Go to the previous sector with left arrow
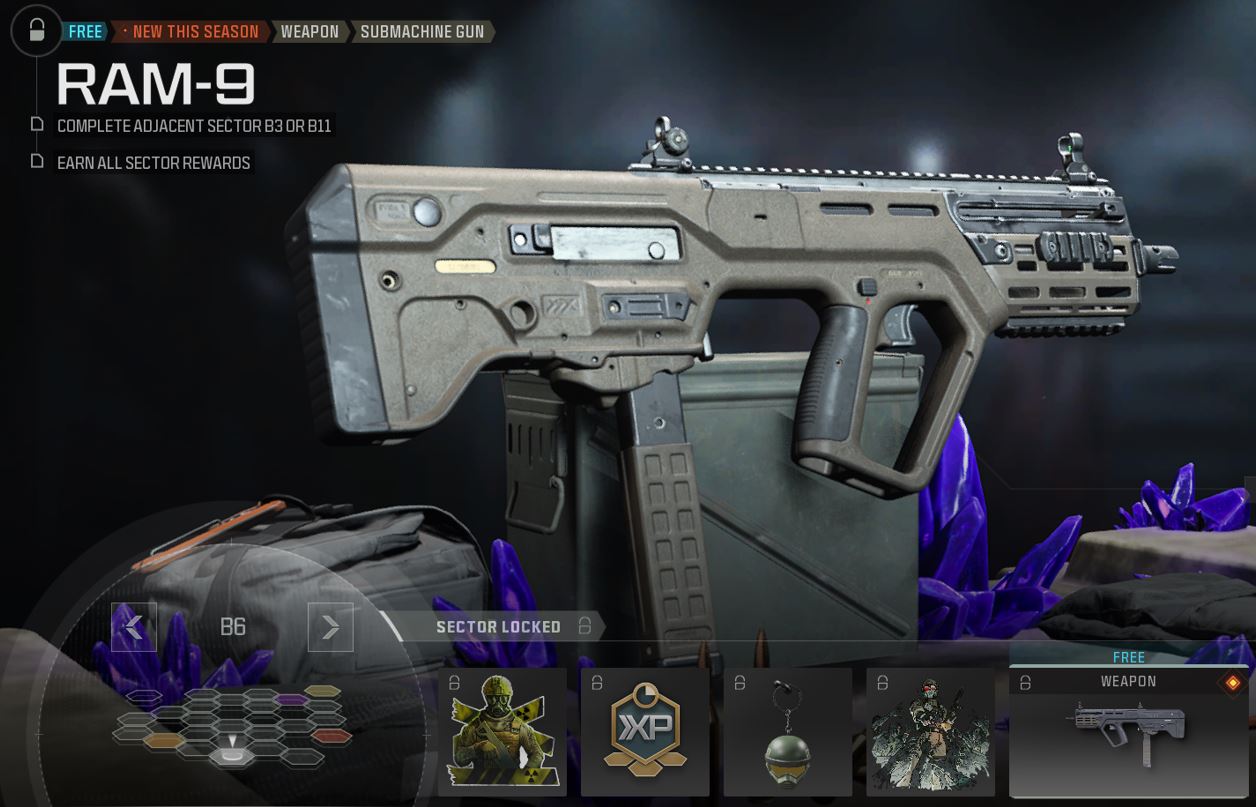 [x=134, y=627]
